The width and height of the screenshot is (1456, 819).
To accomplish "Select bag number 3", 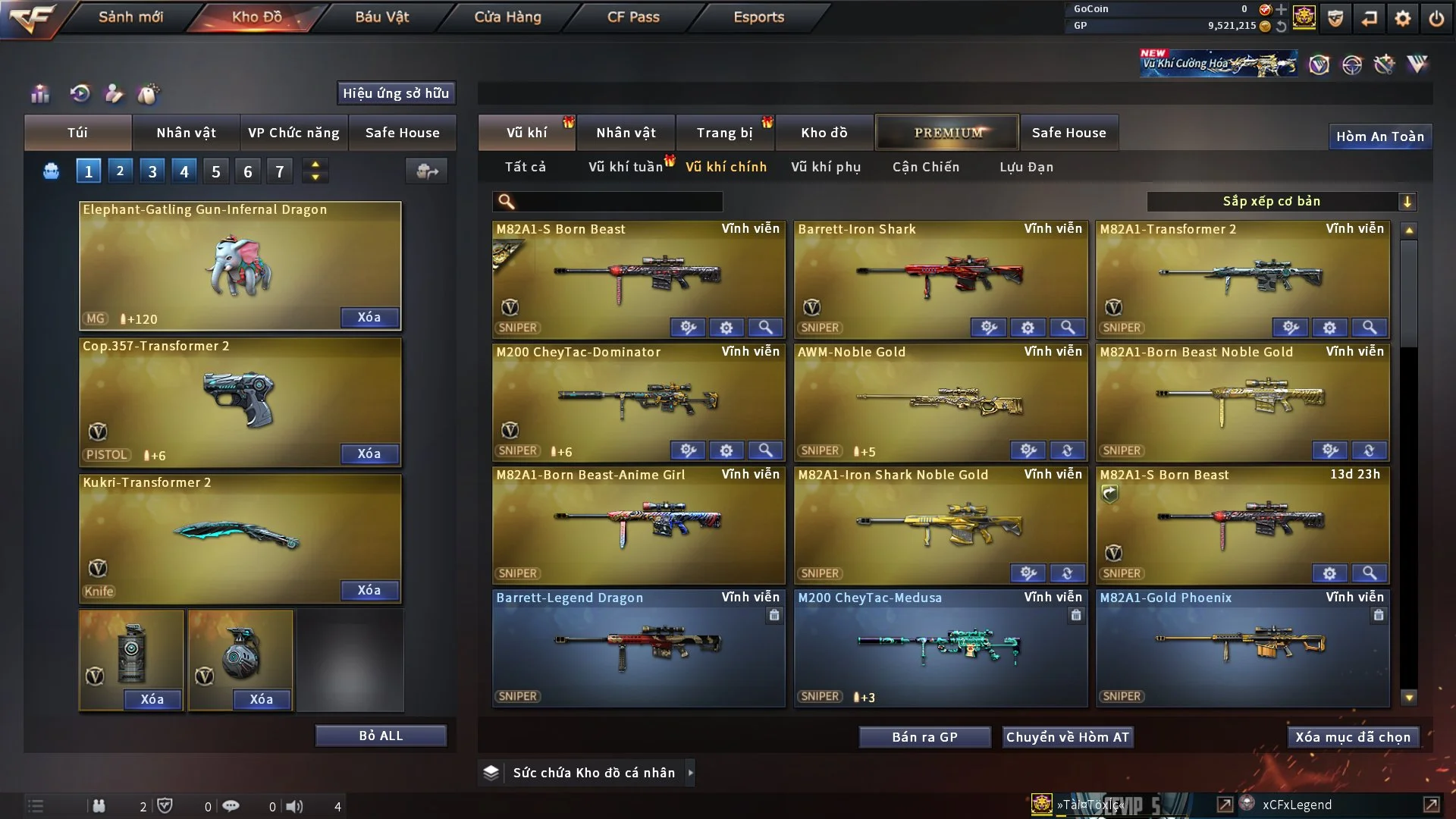I will [152, 171].
